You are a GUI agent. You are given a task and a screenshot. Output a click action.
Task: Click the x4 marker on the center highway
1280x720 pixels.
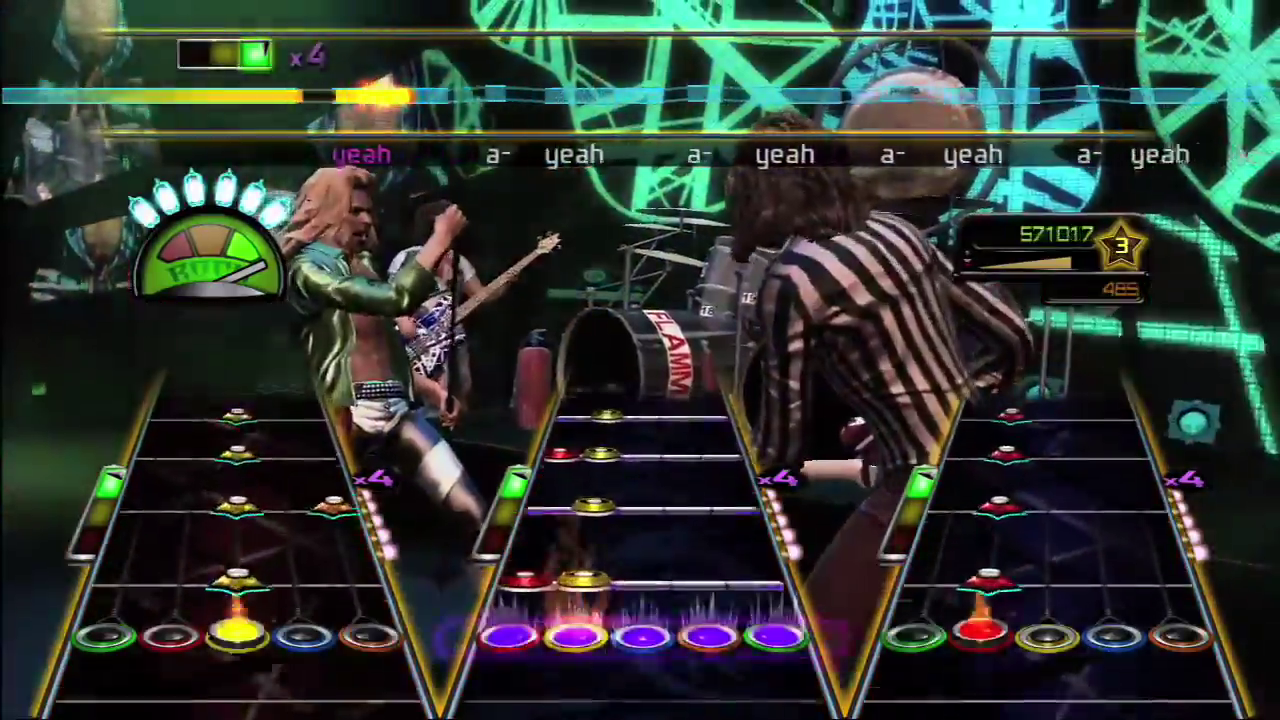coord(778,479)
